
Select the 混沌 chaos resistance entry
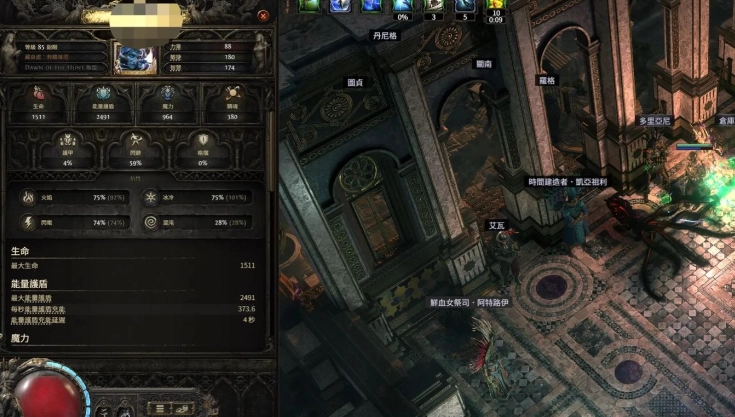point(199,222)
